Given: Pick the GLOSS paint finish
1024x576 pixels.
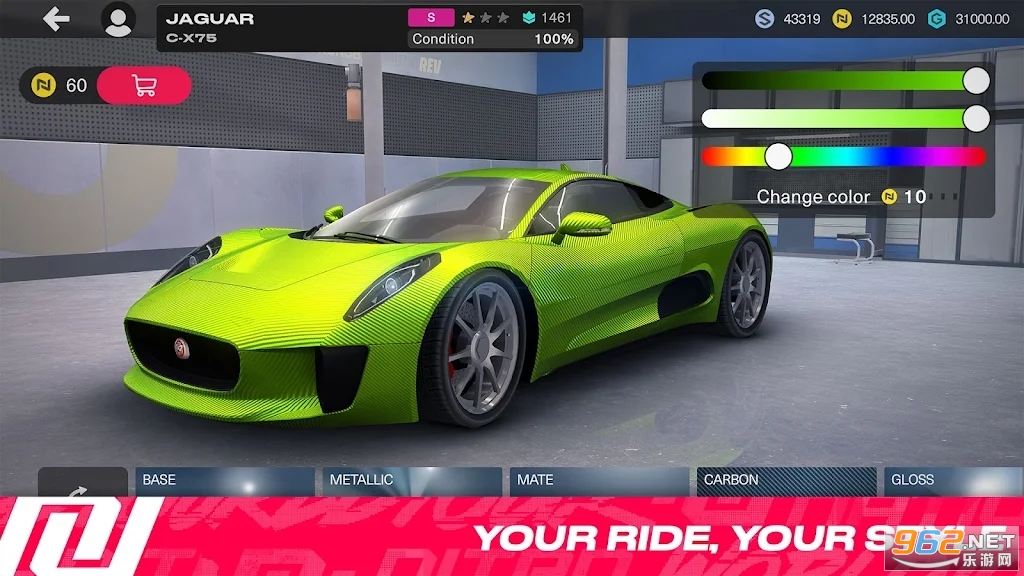Looking at the screenshot, I should click(x=952, y=481).
